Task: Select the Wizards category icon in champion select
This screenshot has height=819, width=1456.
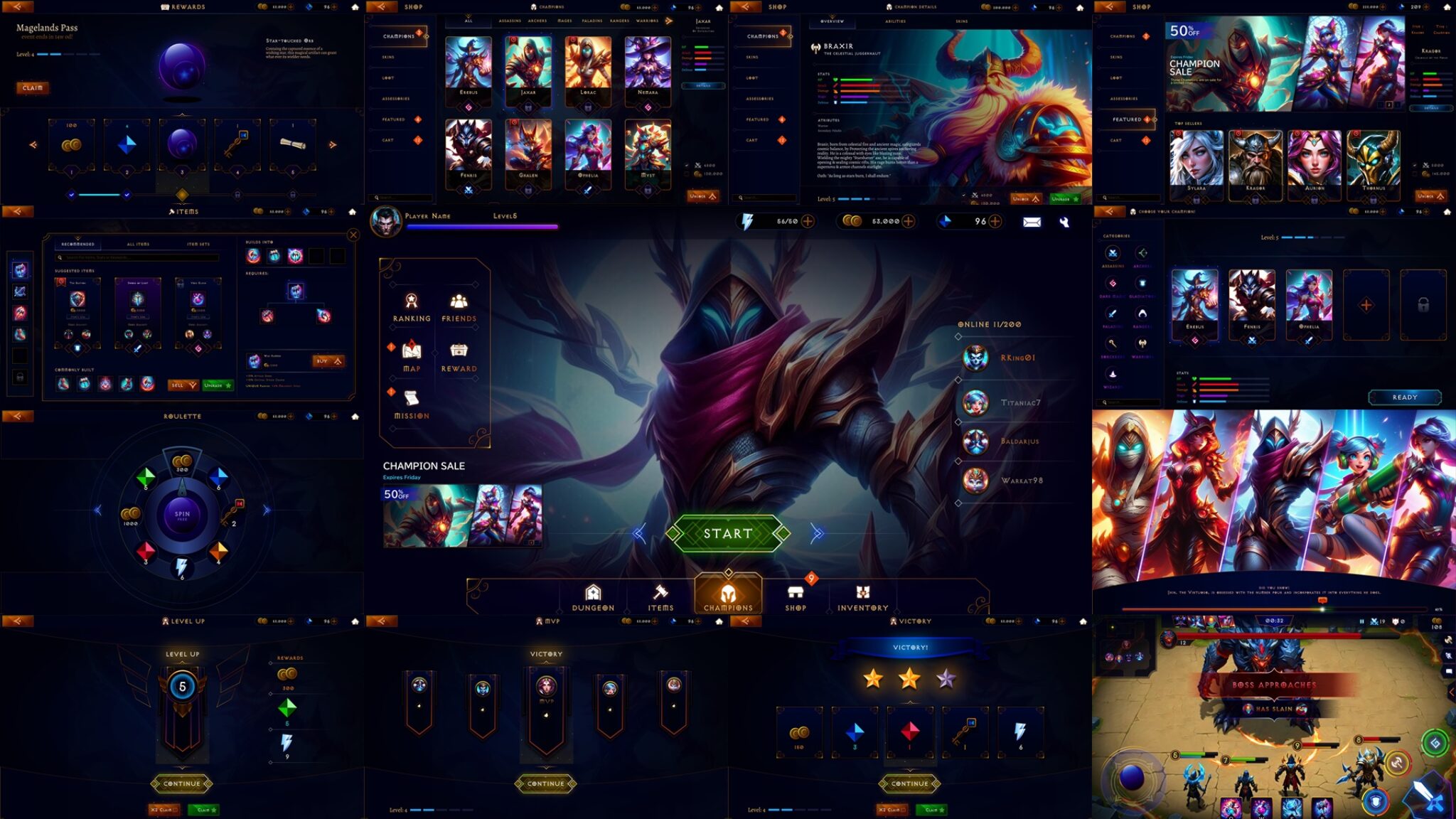Action: click(x=1113, y=374)
